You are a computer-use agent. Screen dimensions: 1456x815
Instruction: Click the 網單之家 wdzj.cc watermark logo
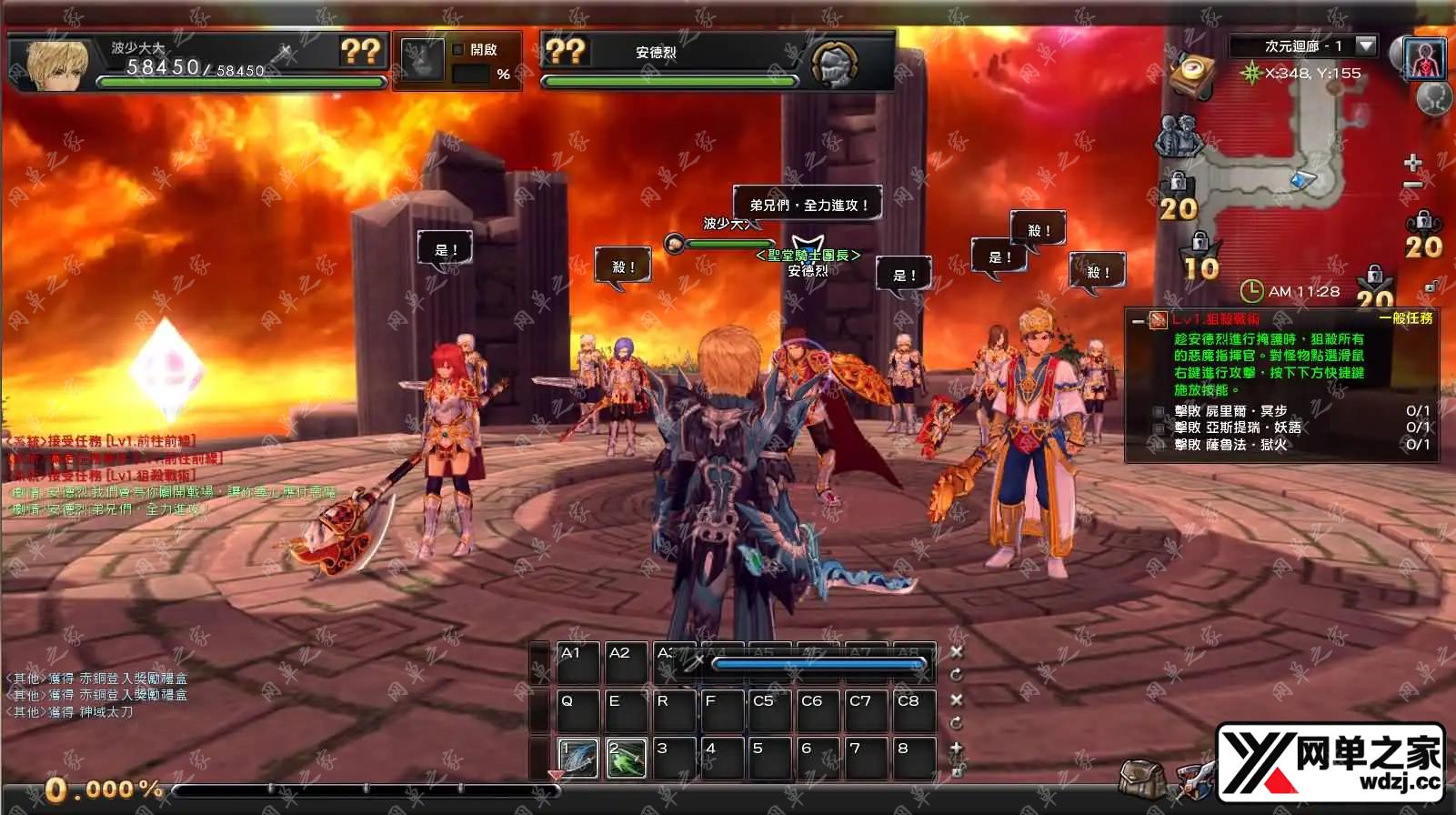tap(1331, 762)
